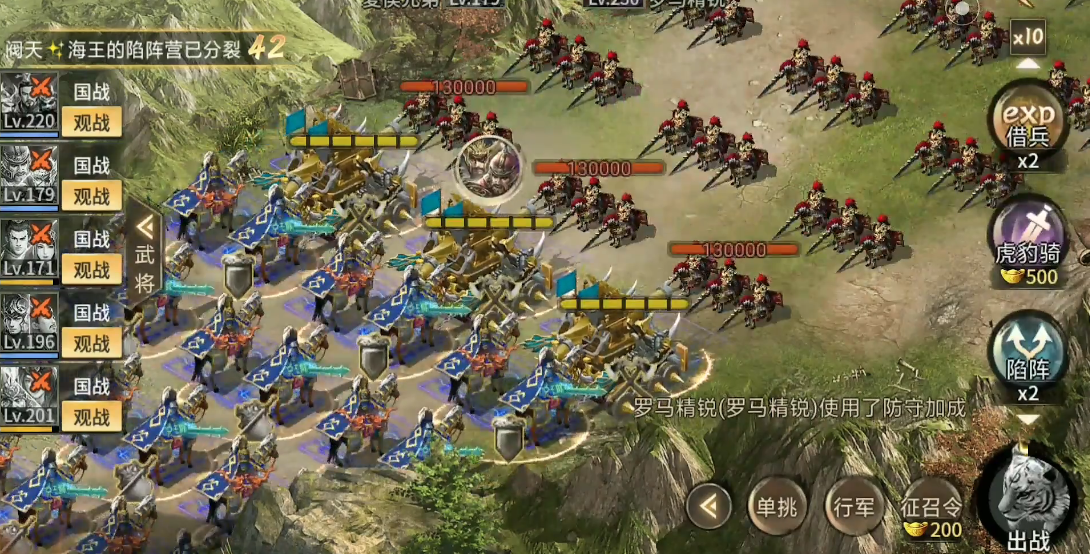Collapse the bottom action bar arrow
This screenshot has width=1090, height=554.
click(709, 507)
